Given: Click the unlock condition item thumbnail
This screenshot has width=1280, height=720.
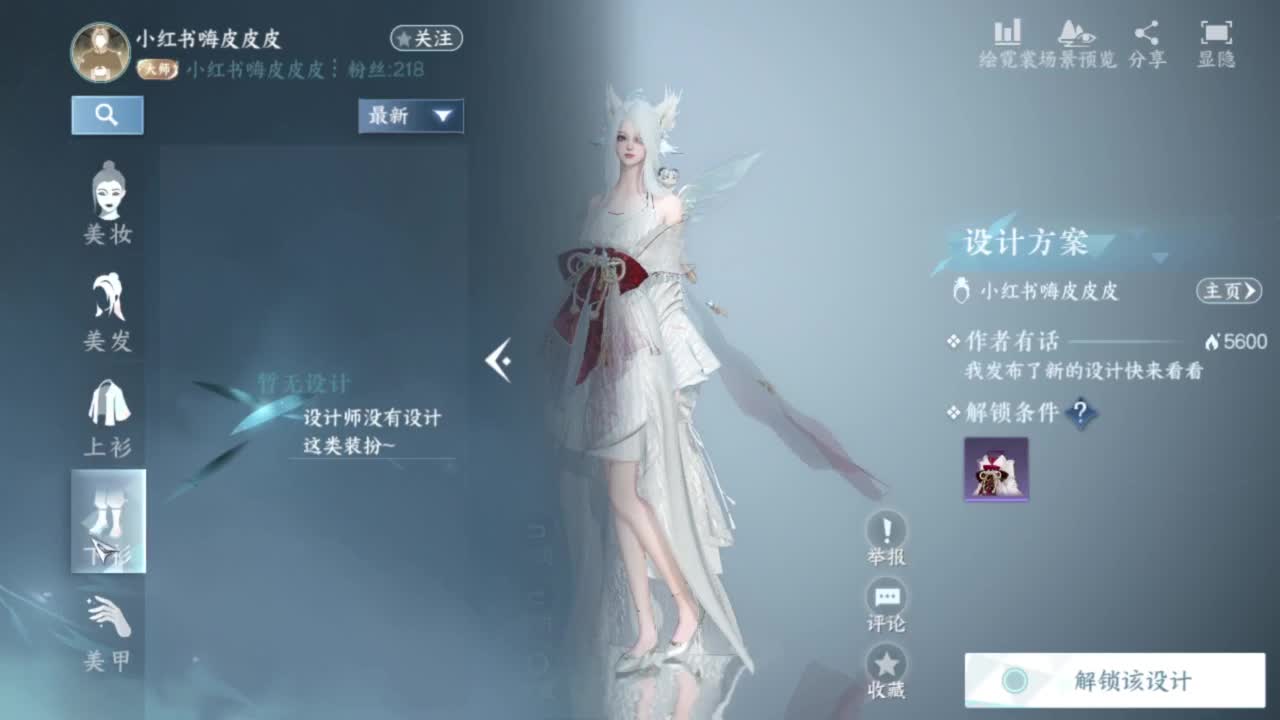Looking at the screenshot, I should click(x=996, y=470).
